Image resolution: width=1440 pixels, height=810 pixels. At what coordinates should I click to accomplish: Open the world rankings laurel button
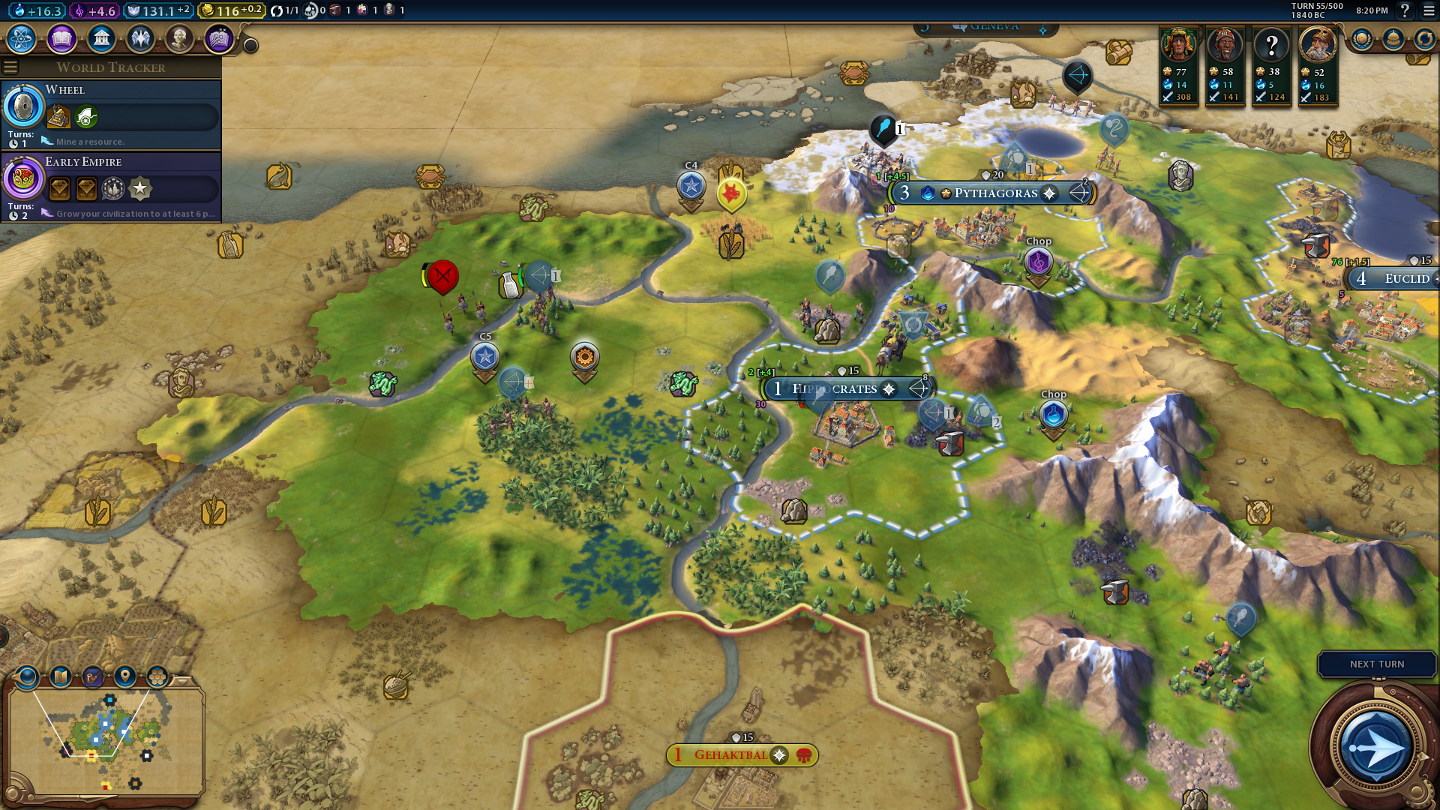click(1362, 39)
